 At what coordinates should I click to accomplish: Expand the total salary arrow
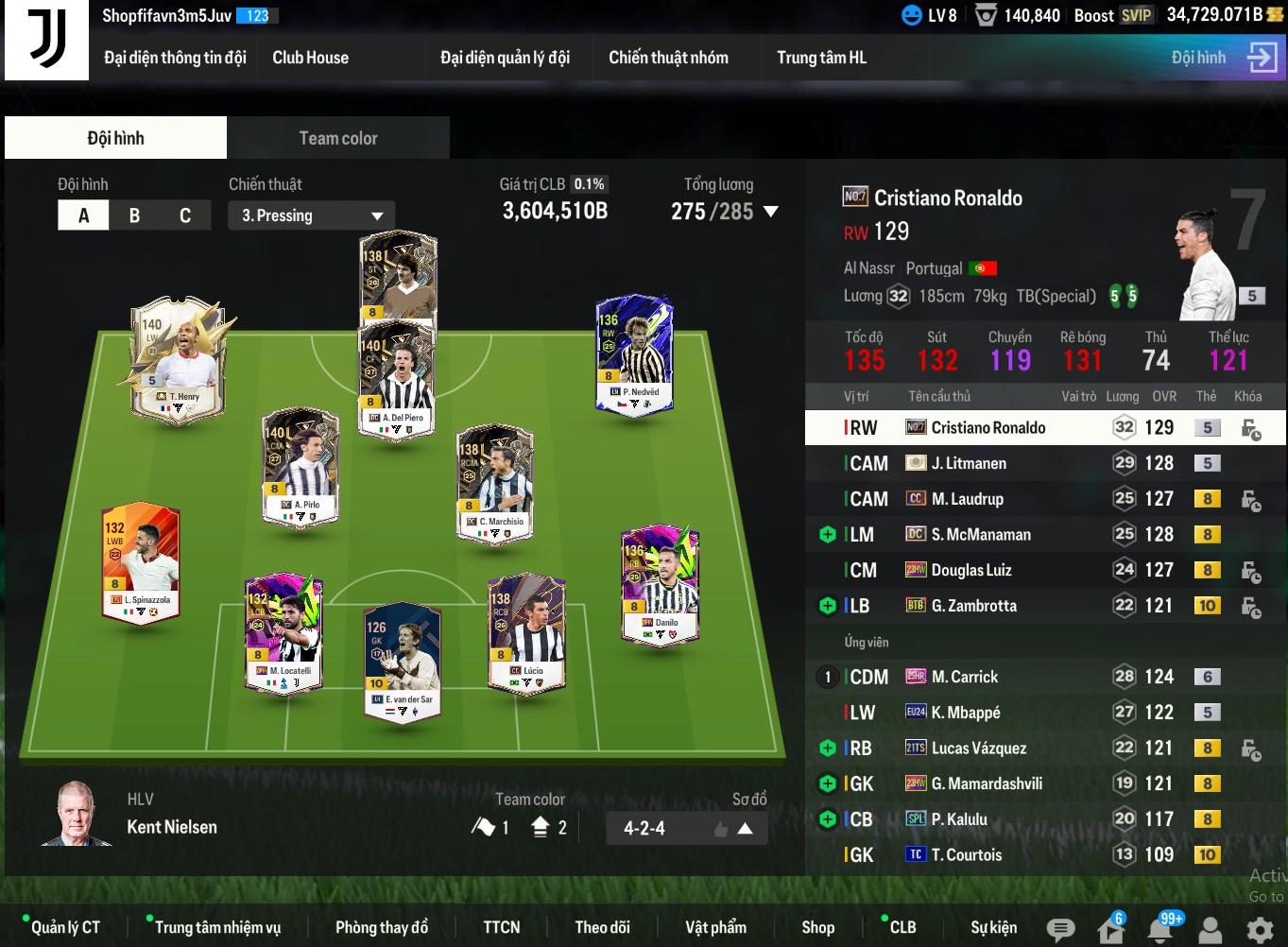(x=771, y=212)
